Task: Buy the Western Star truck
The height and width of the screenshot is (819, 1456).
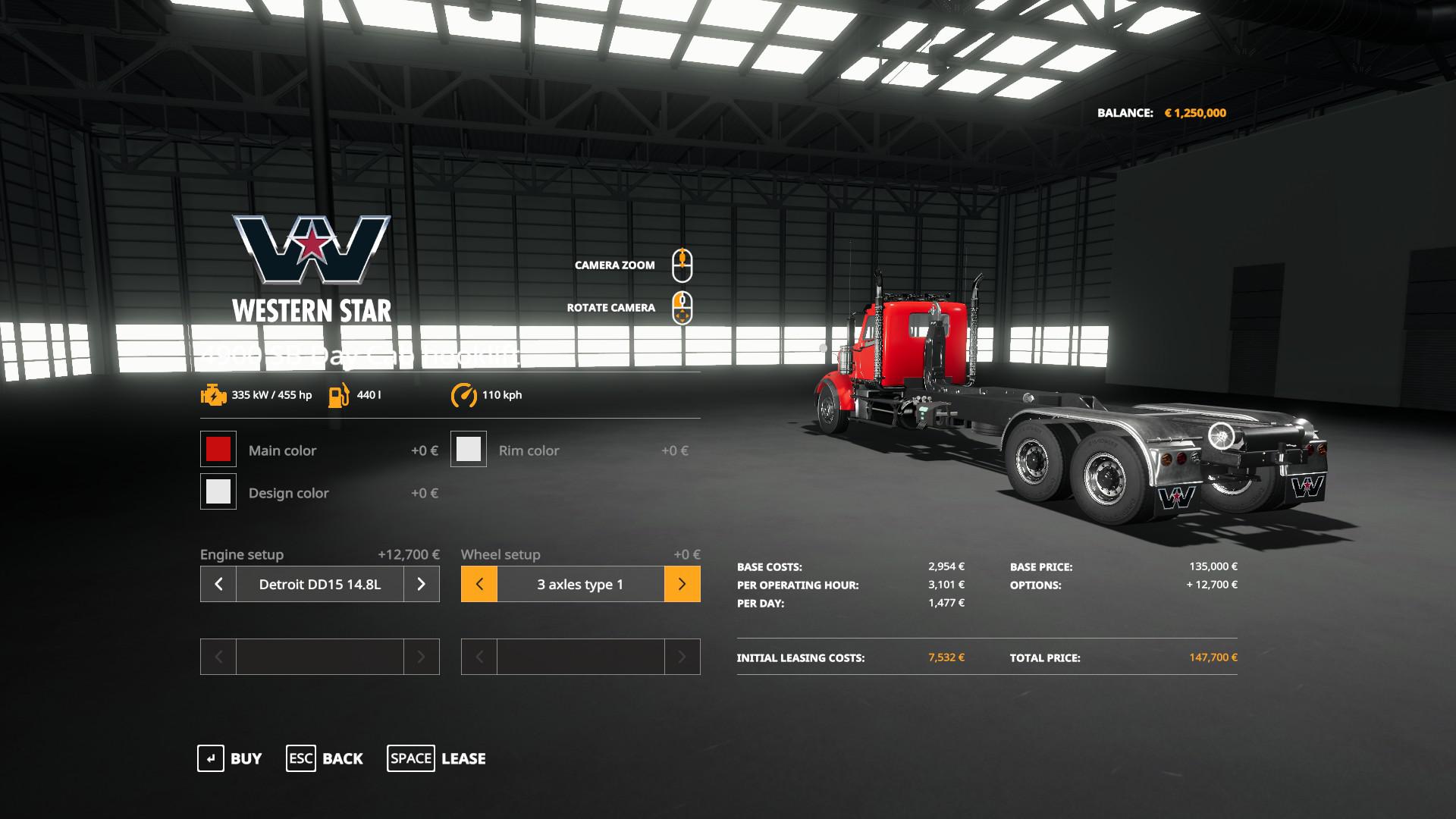Action: (x=230, y=758)
